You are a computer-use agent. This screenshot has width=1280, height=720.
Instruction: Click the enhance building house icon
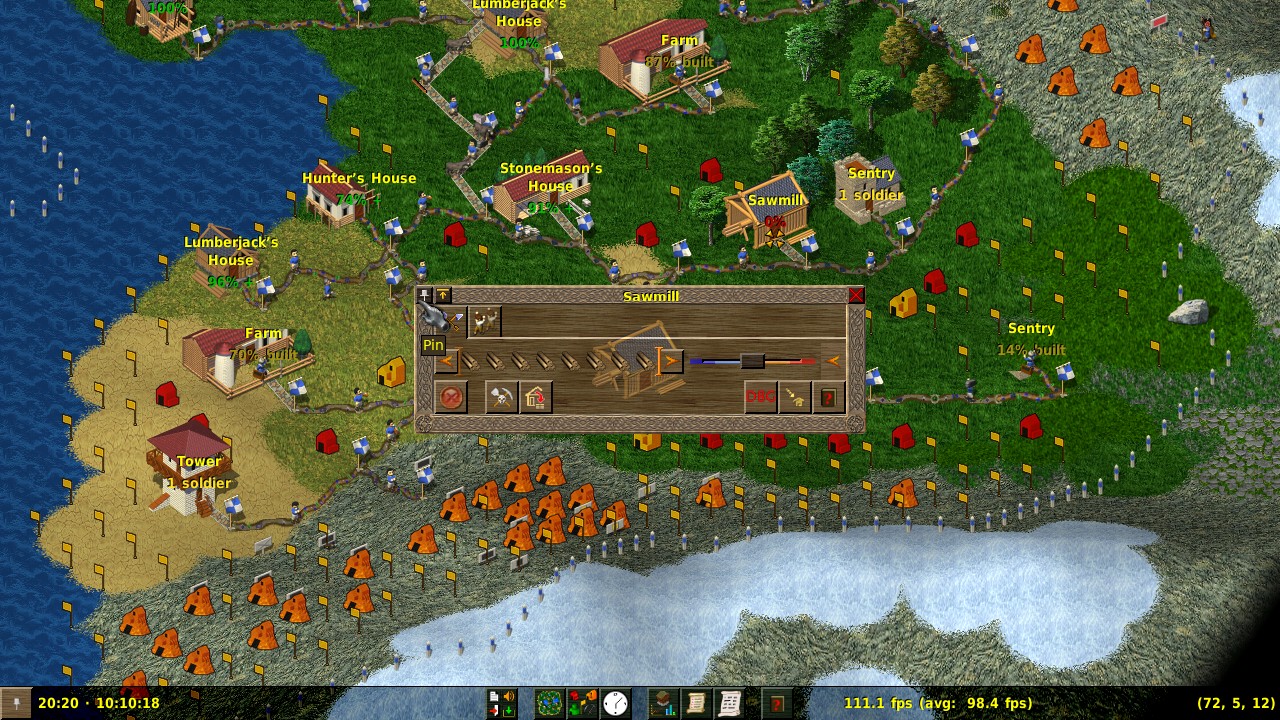[536, 397]
